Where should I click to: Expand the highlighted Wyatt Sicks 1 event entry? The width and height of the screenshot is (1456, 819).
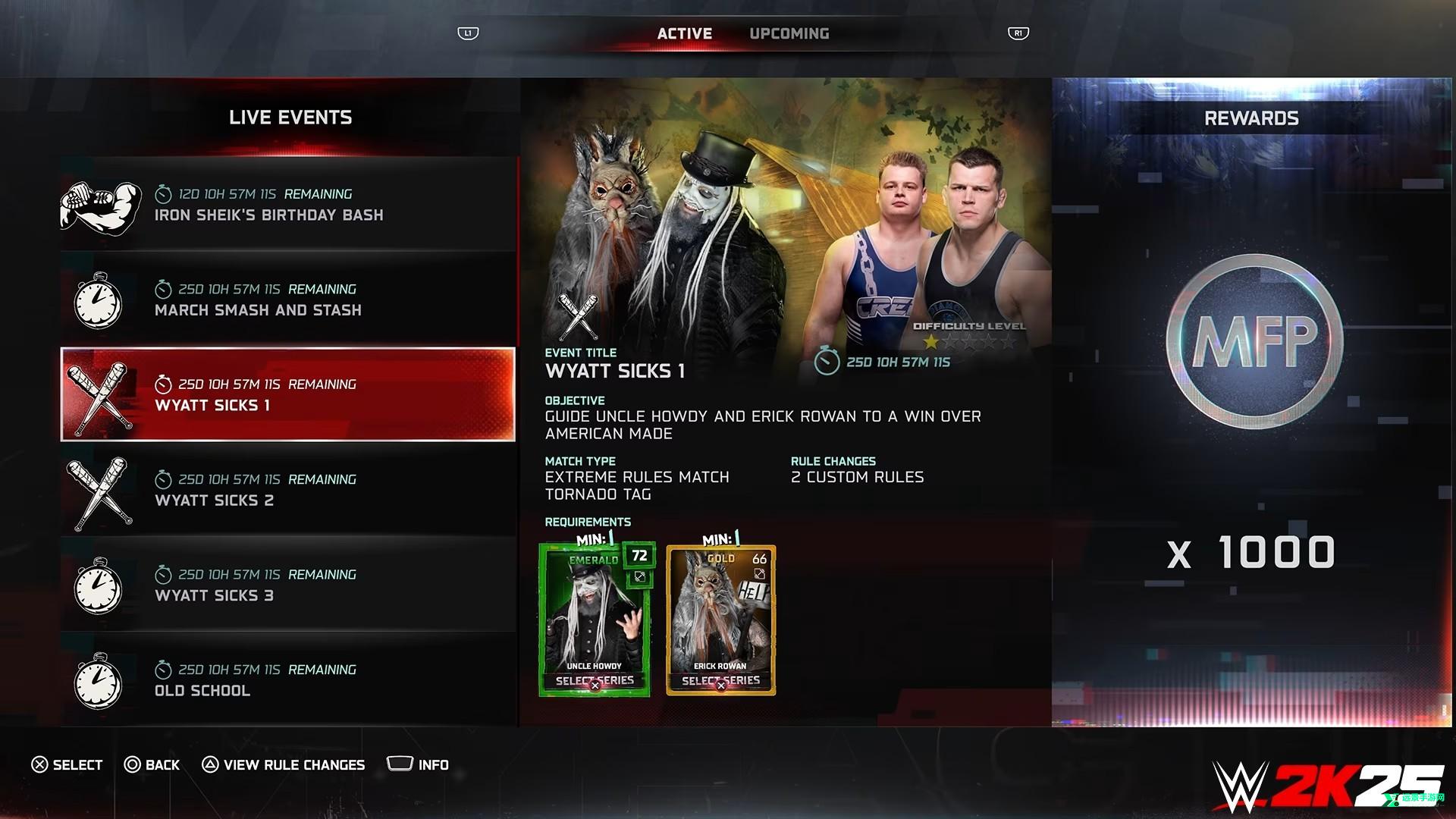pos(287,394)
